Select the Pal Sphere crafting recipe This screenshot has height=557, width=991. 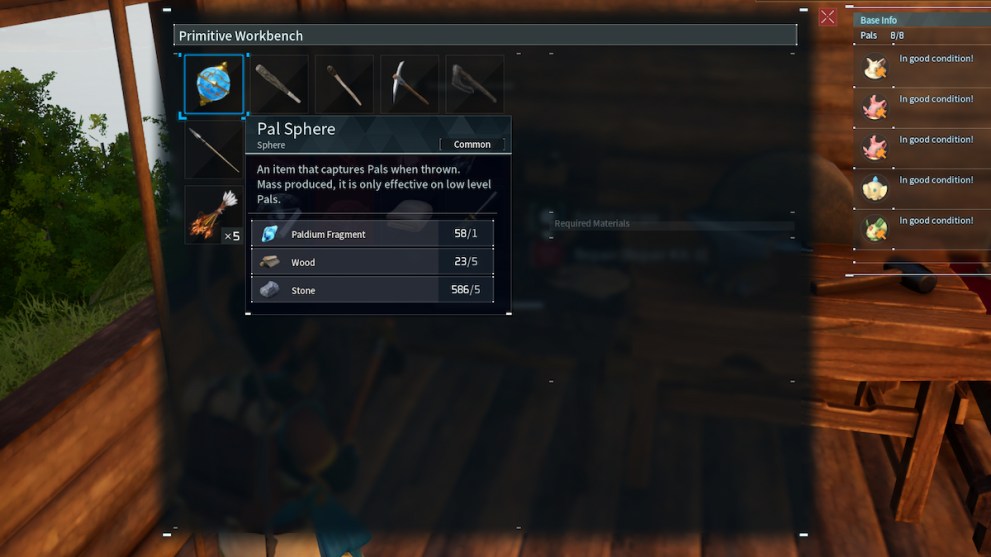click(214, 85)
